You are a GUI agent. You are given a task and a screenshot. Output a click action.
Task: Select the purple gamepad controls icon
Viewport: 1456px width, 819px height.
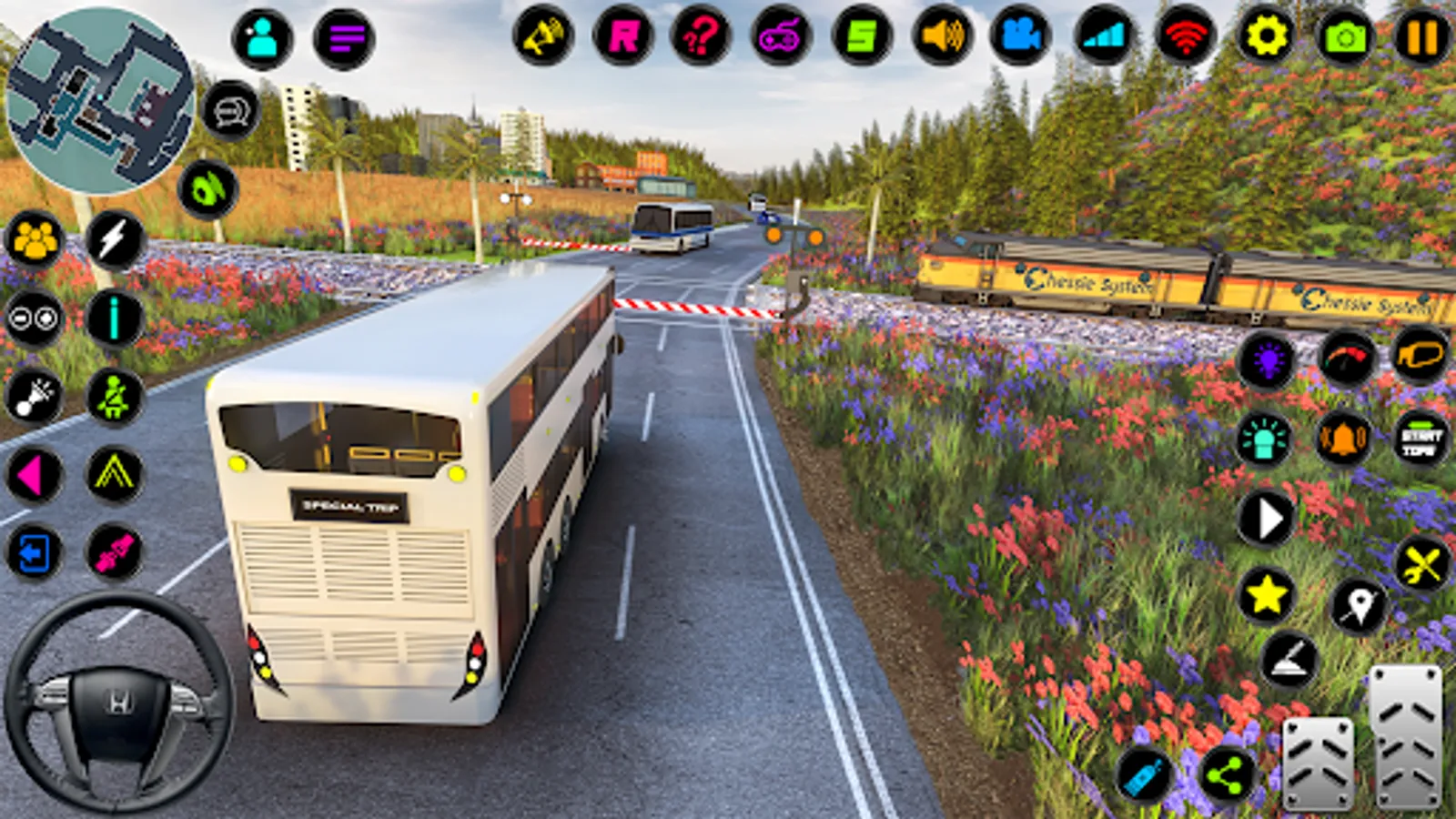(780, 37)
